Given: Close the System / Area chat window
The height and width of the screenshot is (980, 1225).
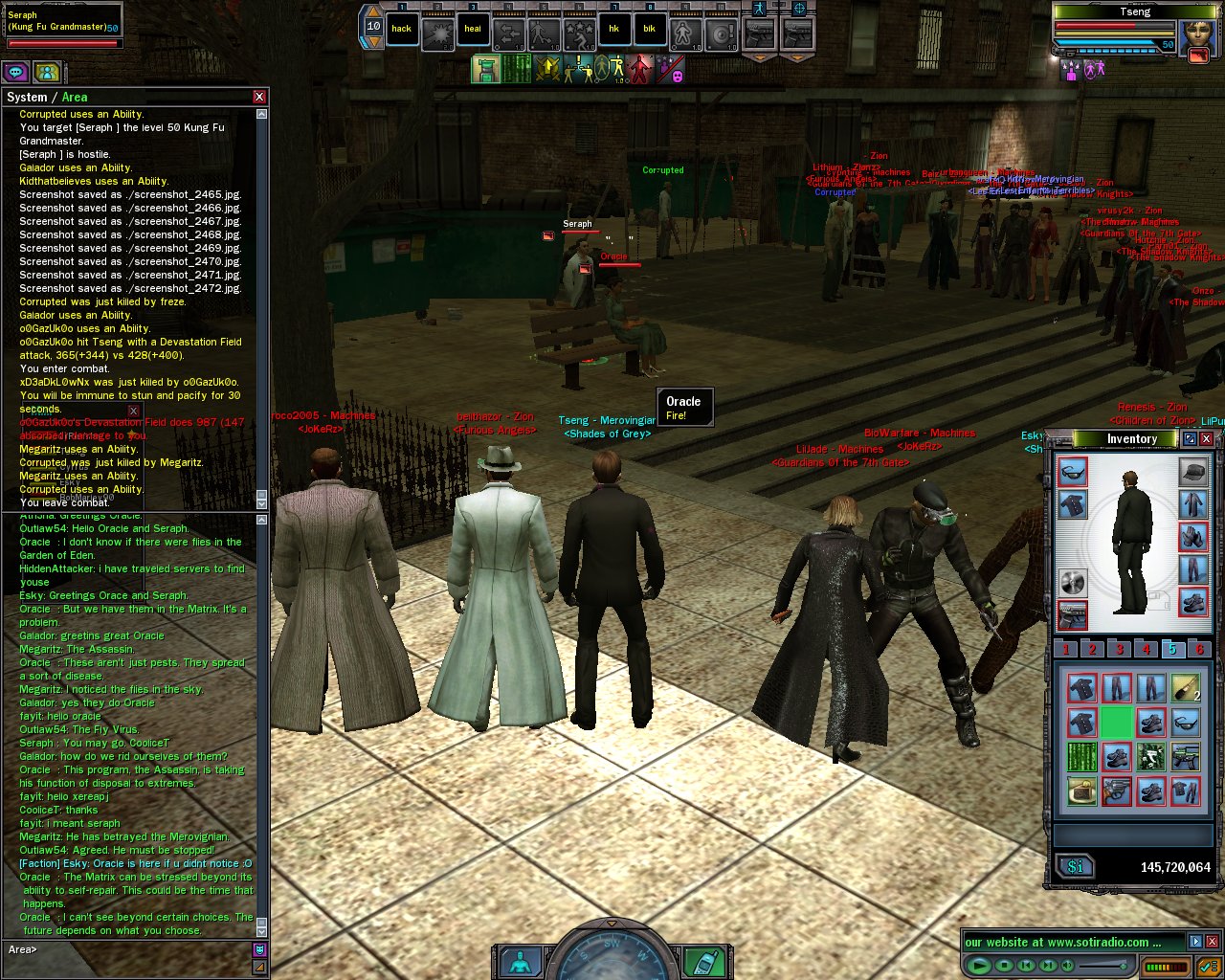Looking at the screenshot, I should click(259, 97).
